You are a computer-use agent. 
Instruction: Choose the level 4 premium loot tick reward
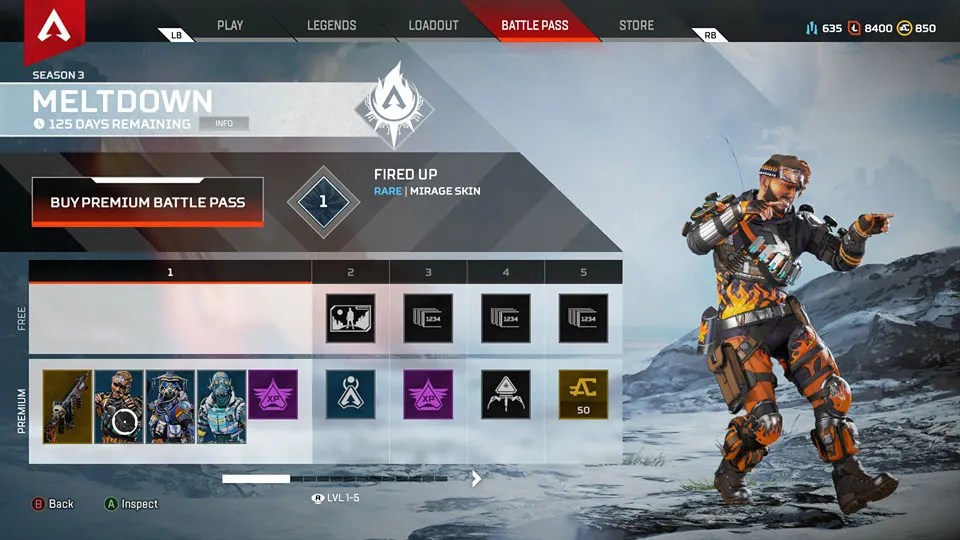tap(506, 394)
